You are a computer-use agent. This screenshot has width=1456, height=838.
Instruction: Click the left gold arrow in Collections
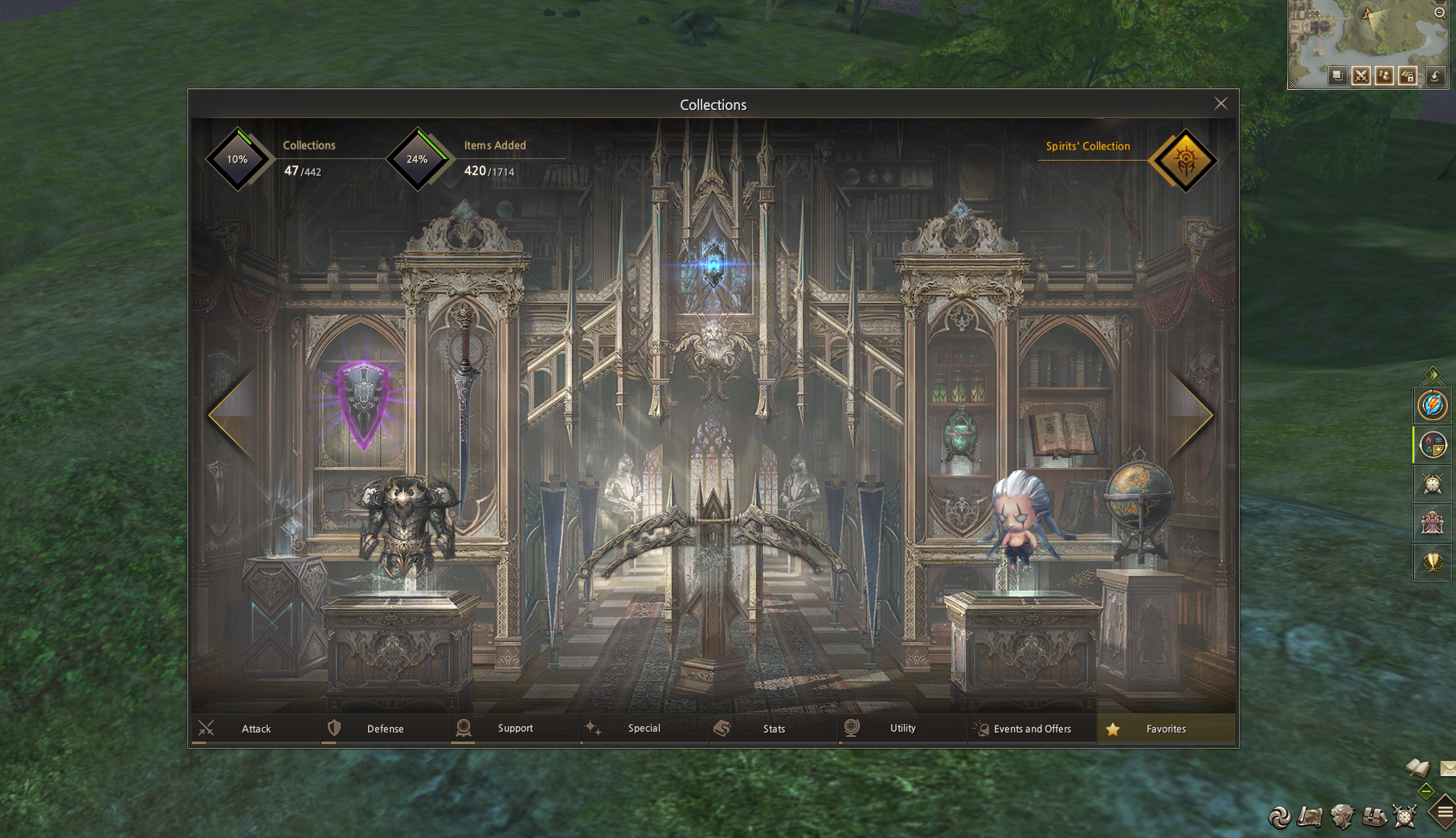point(231,415)
